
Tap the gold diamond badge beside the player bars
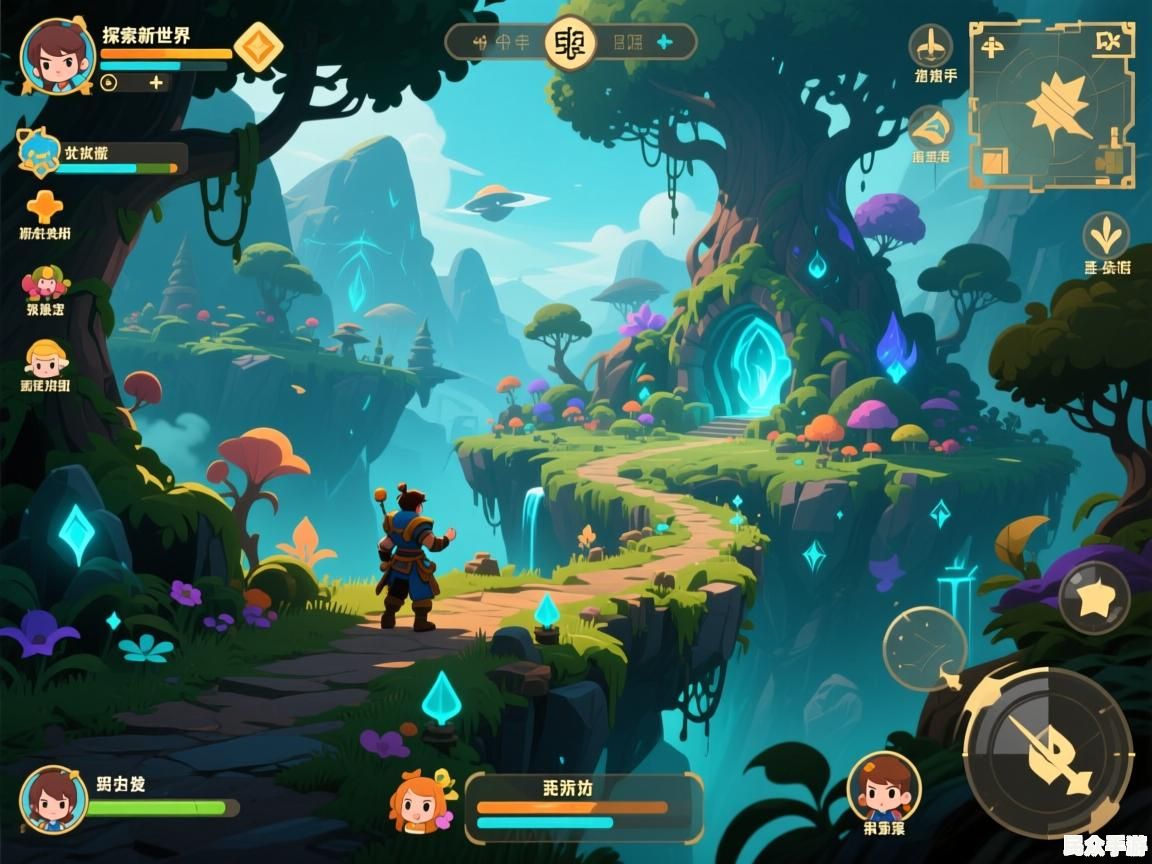coord(258,47)
